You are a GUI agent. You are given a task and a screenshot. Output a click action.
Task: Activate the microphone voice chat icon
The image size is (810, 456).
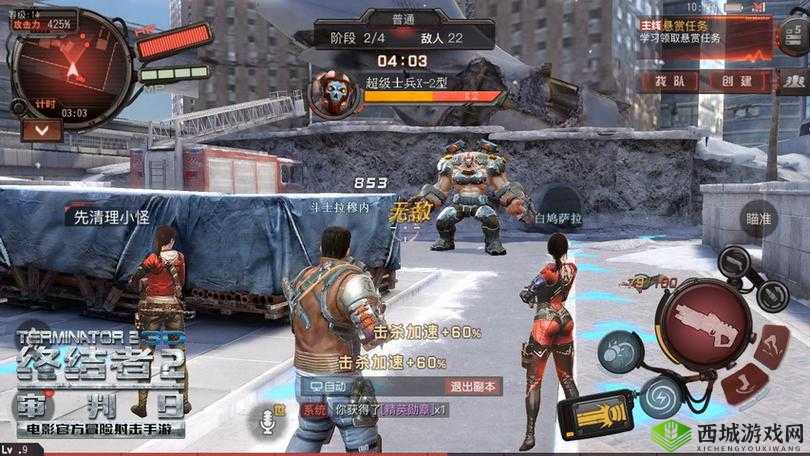[x=268, y=424]
